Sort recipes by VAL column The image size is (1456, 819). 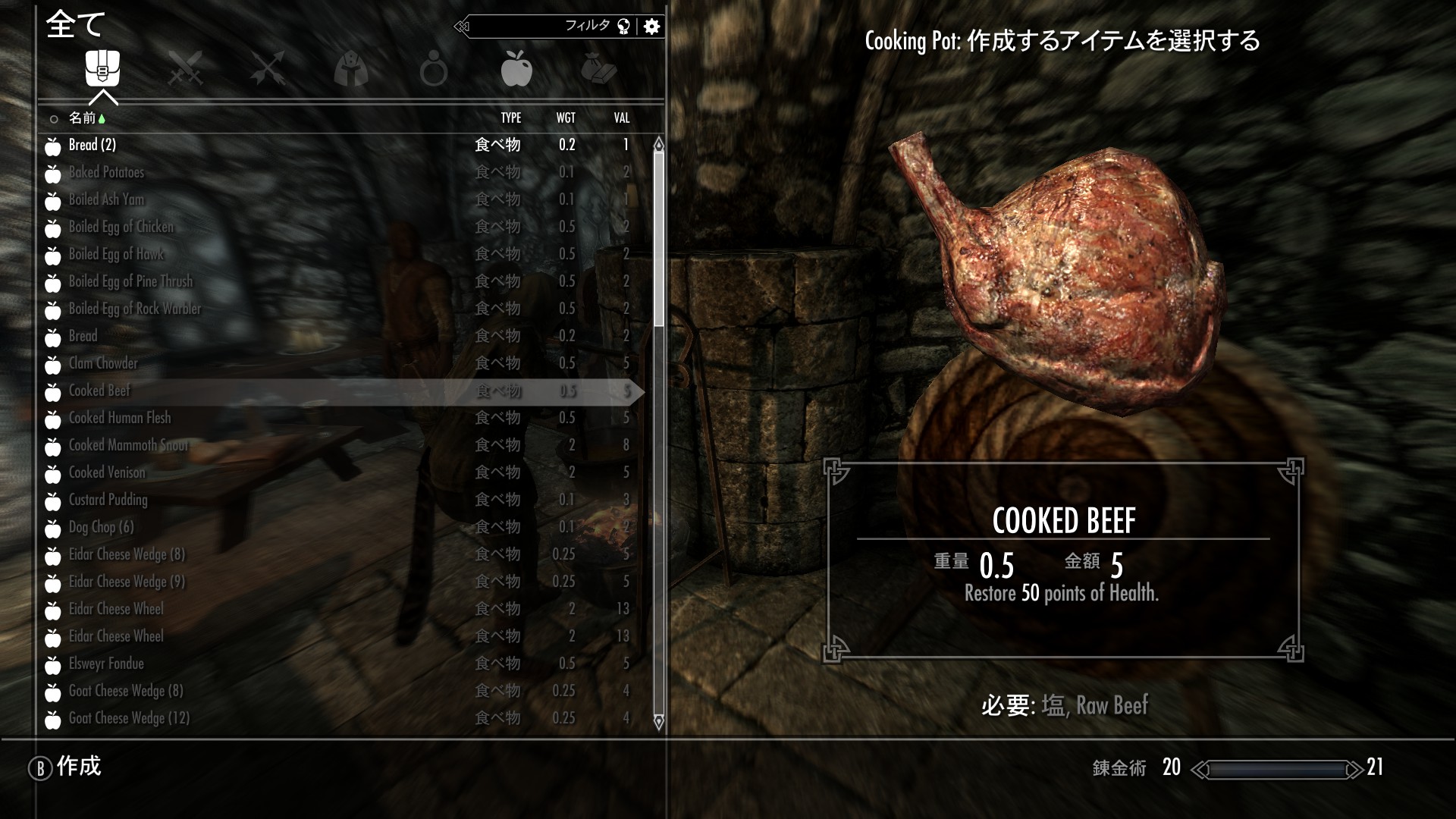(622, 118)
